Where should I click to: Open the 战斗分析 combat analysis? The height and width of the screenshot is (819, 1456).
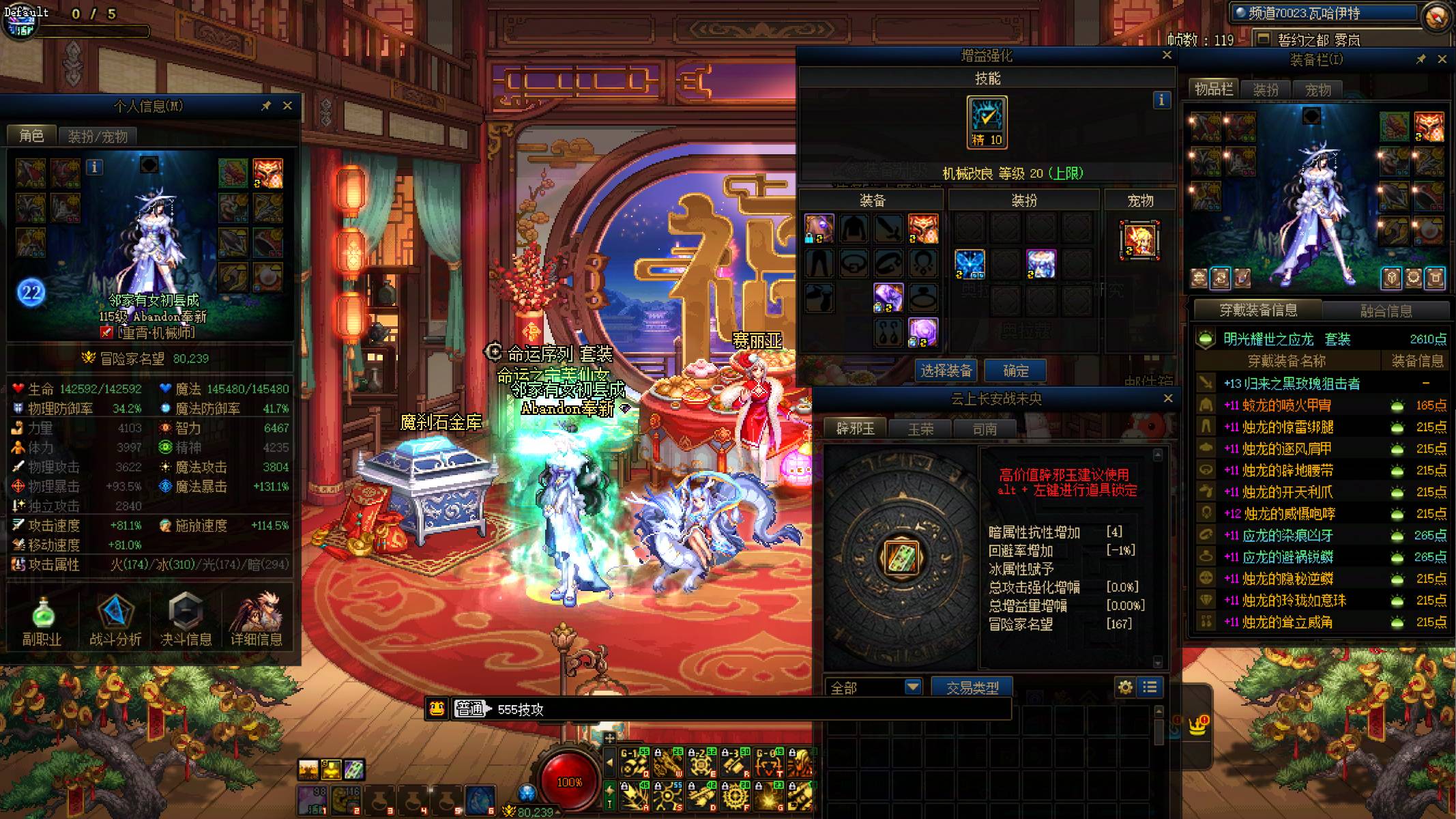[x=115, y=621]
